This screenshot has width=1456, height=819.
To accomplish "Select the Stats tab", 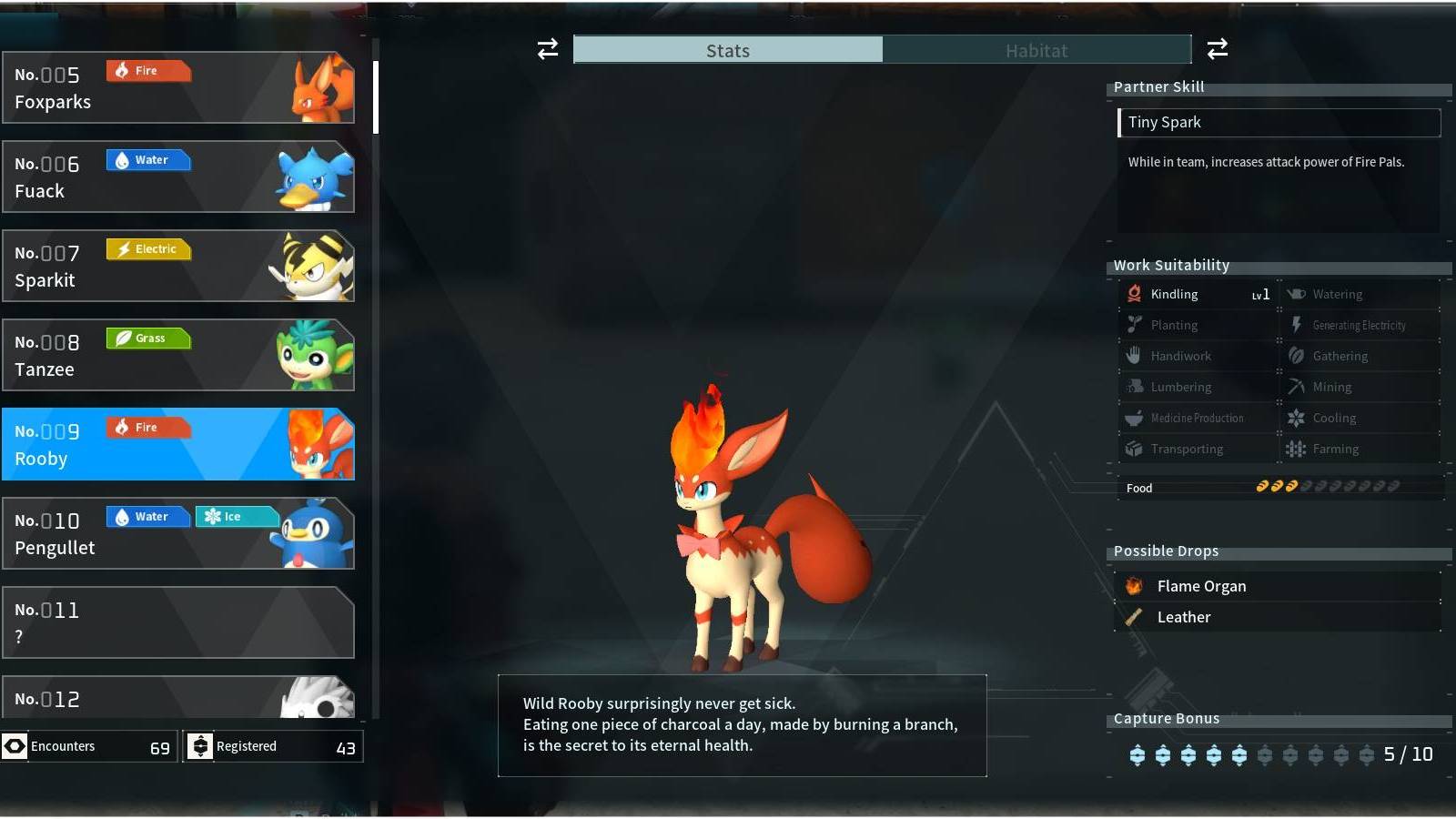I will 728,50.
